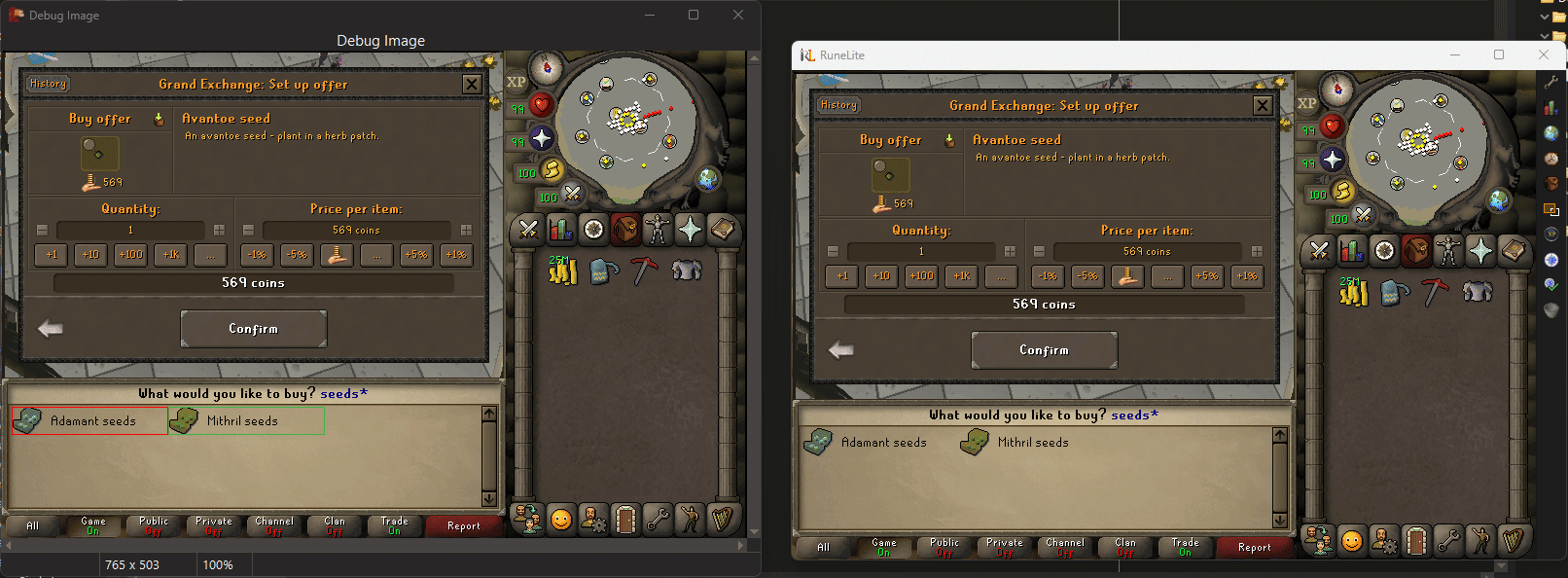Switch to the All chat tab in RuneLite
The image size is (1568, 578).
click(823, 548)
